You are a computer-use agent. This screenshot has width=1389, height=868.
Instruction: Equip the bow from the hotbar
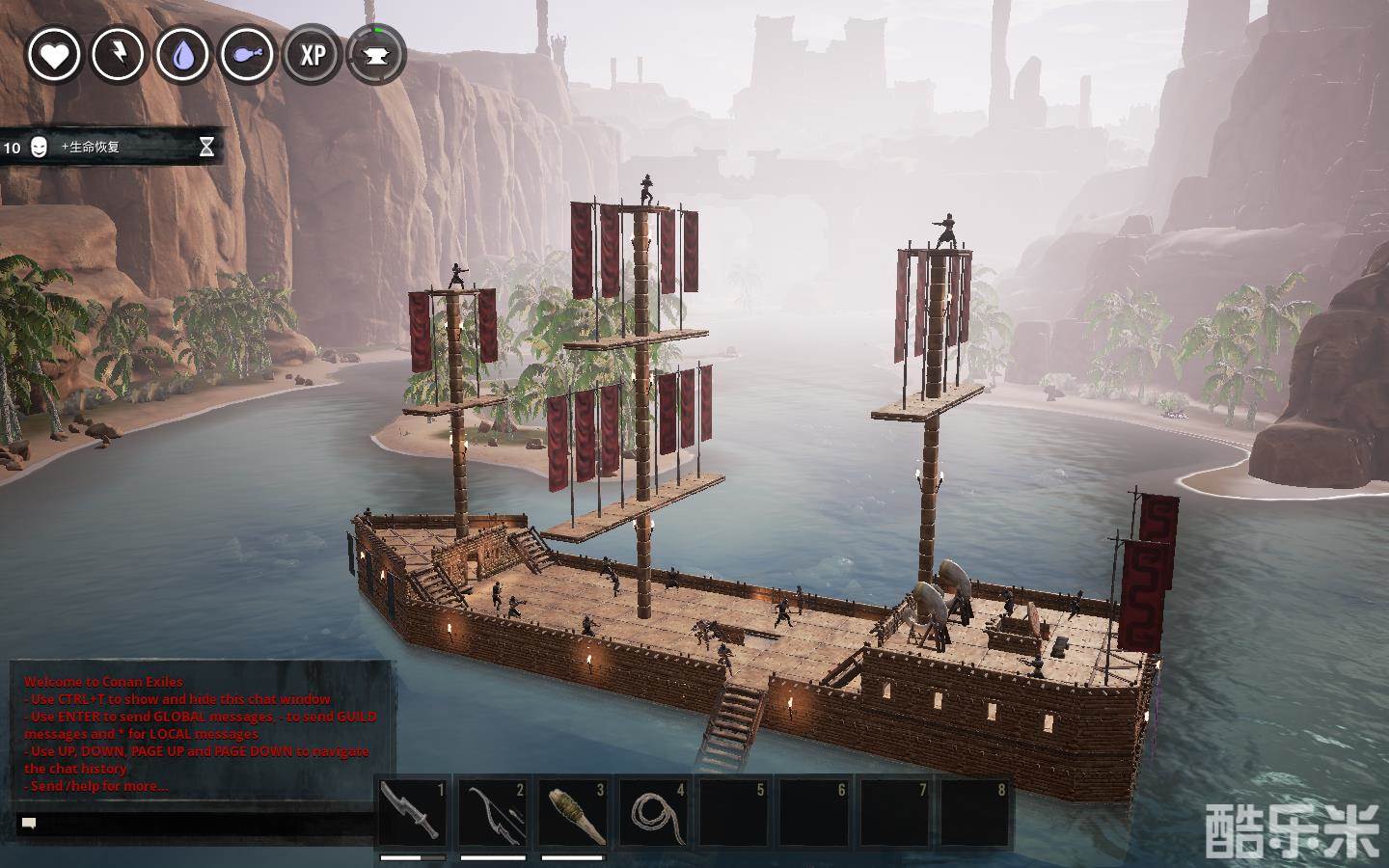coord(493,812)
